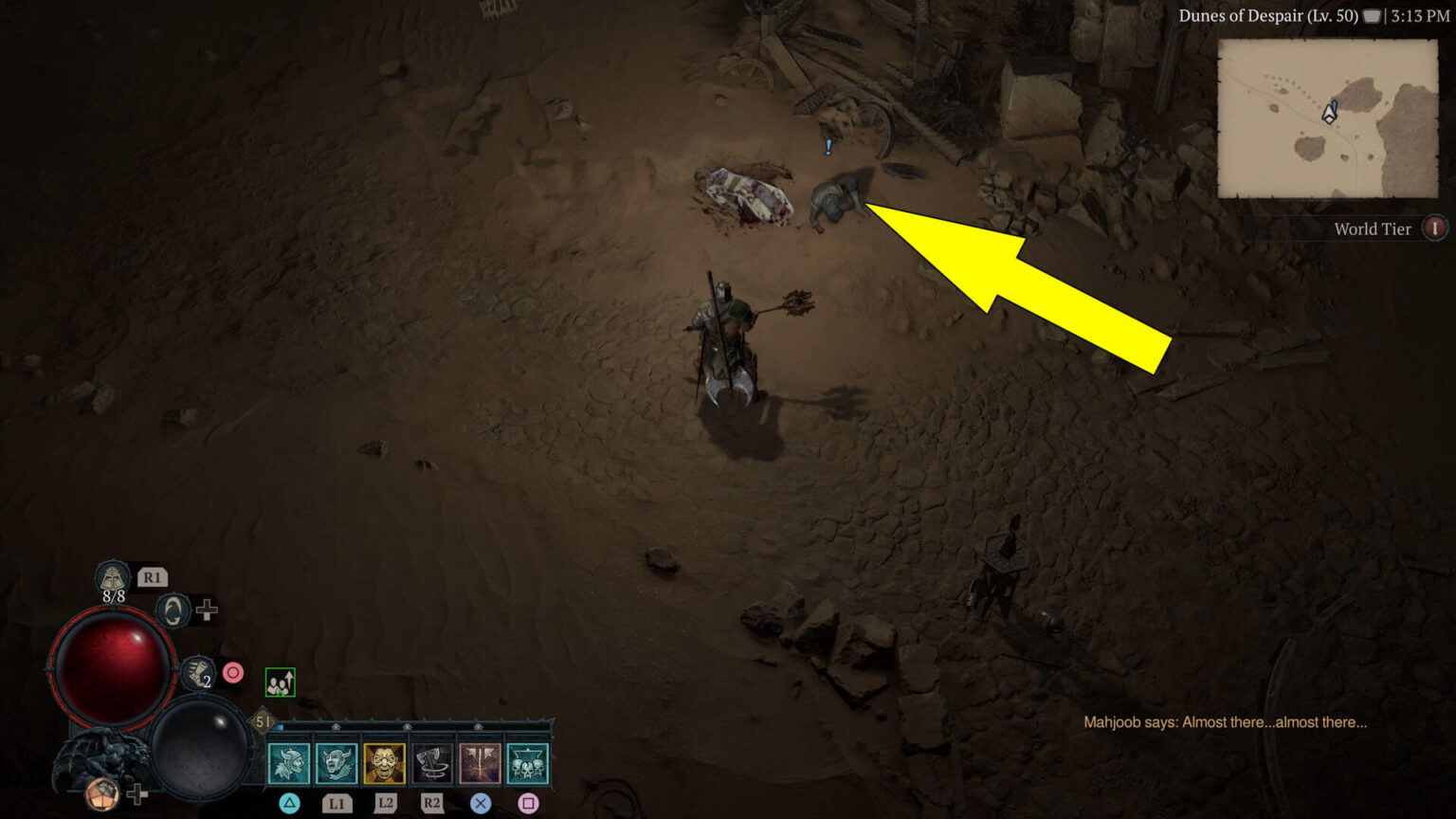Toggle the green party-up indicator
Image resolution: width=1456 pixels, height=819 pixels.
280,682
